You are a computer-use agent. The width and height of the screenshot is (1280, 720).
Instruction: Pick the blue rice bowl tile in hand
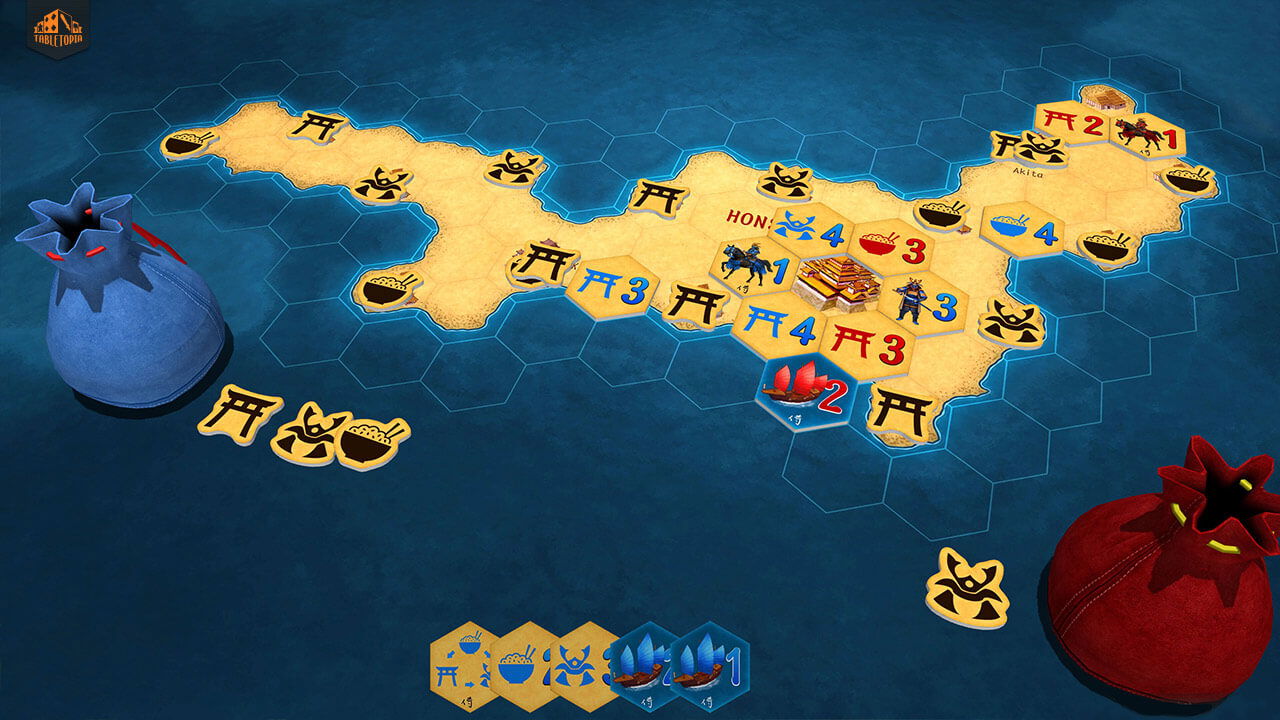coord(522,661)
